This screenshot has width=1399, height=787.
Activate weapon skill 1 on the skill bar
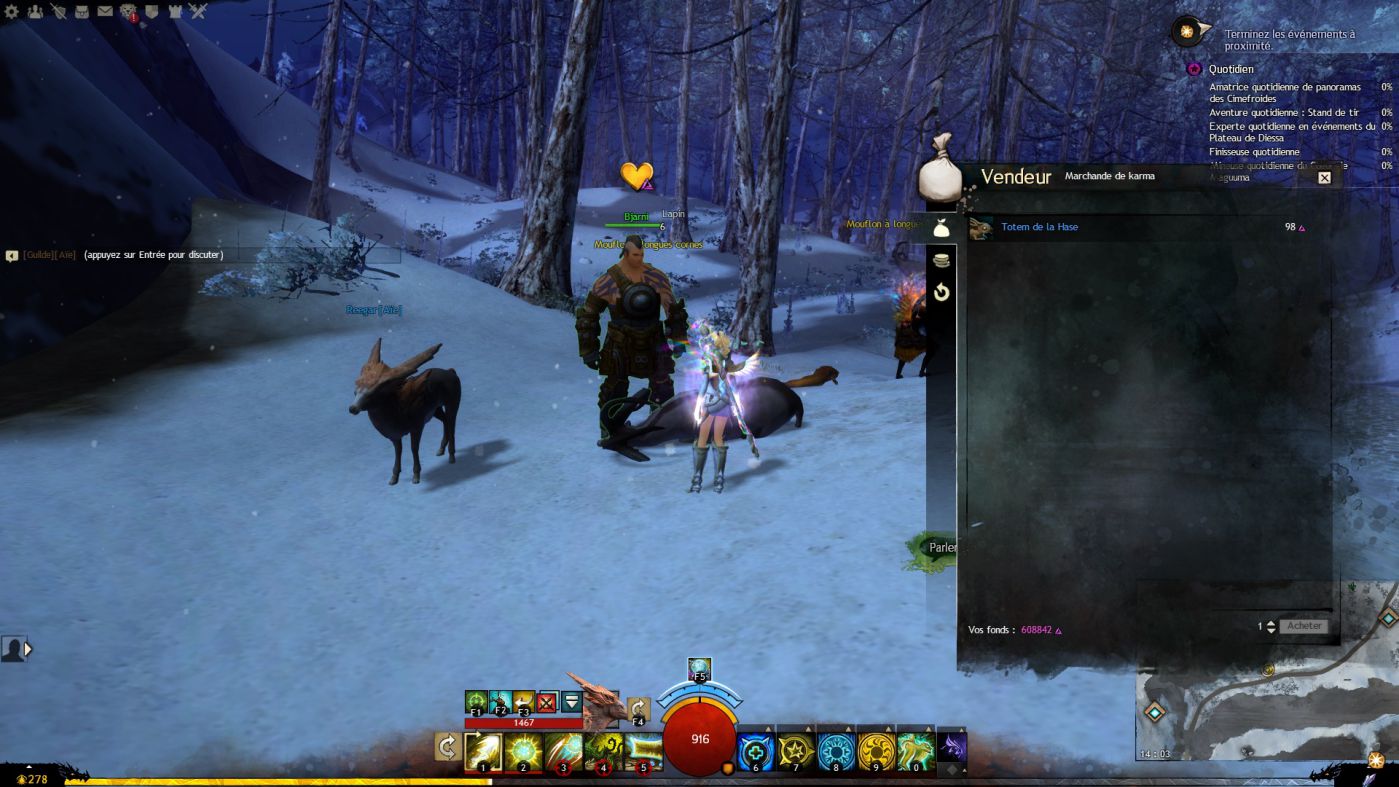tap(483, 751)
